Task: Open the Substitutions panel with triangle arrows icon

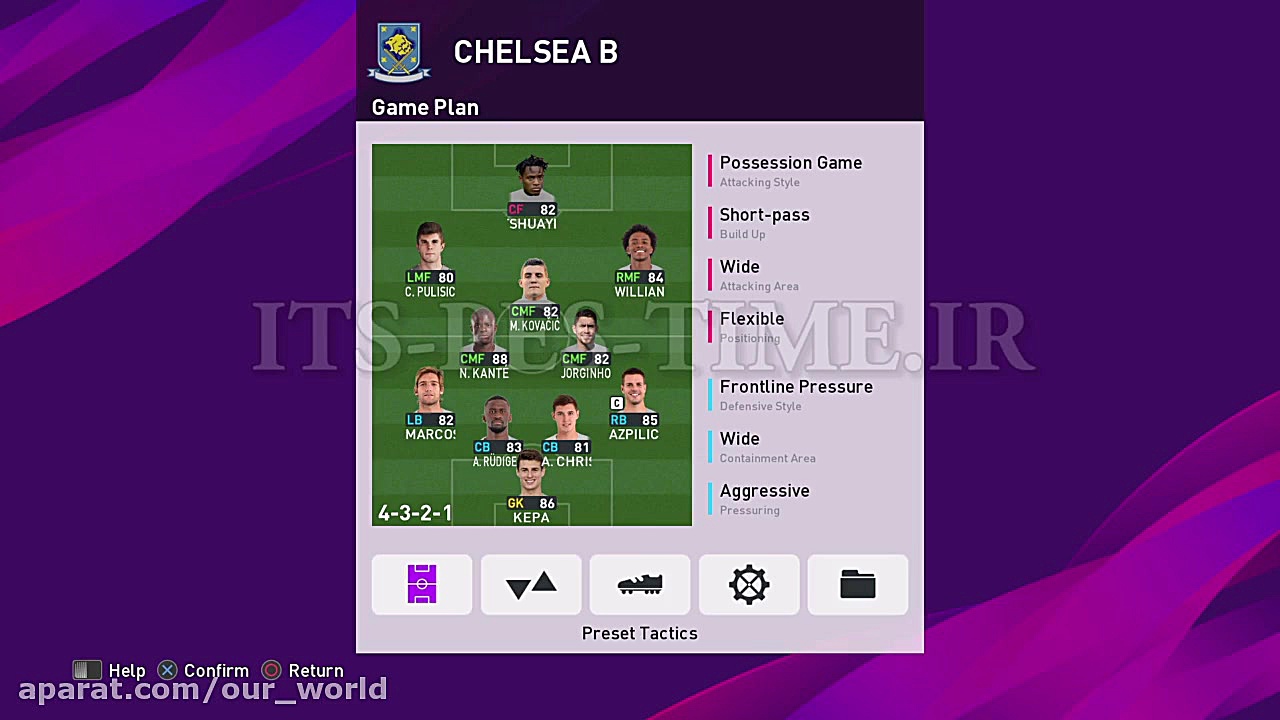Action: tap(530, 584)
